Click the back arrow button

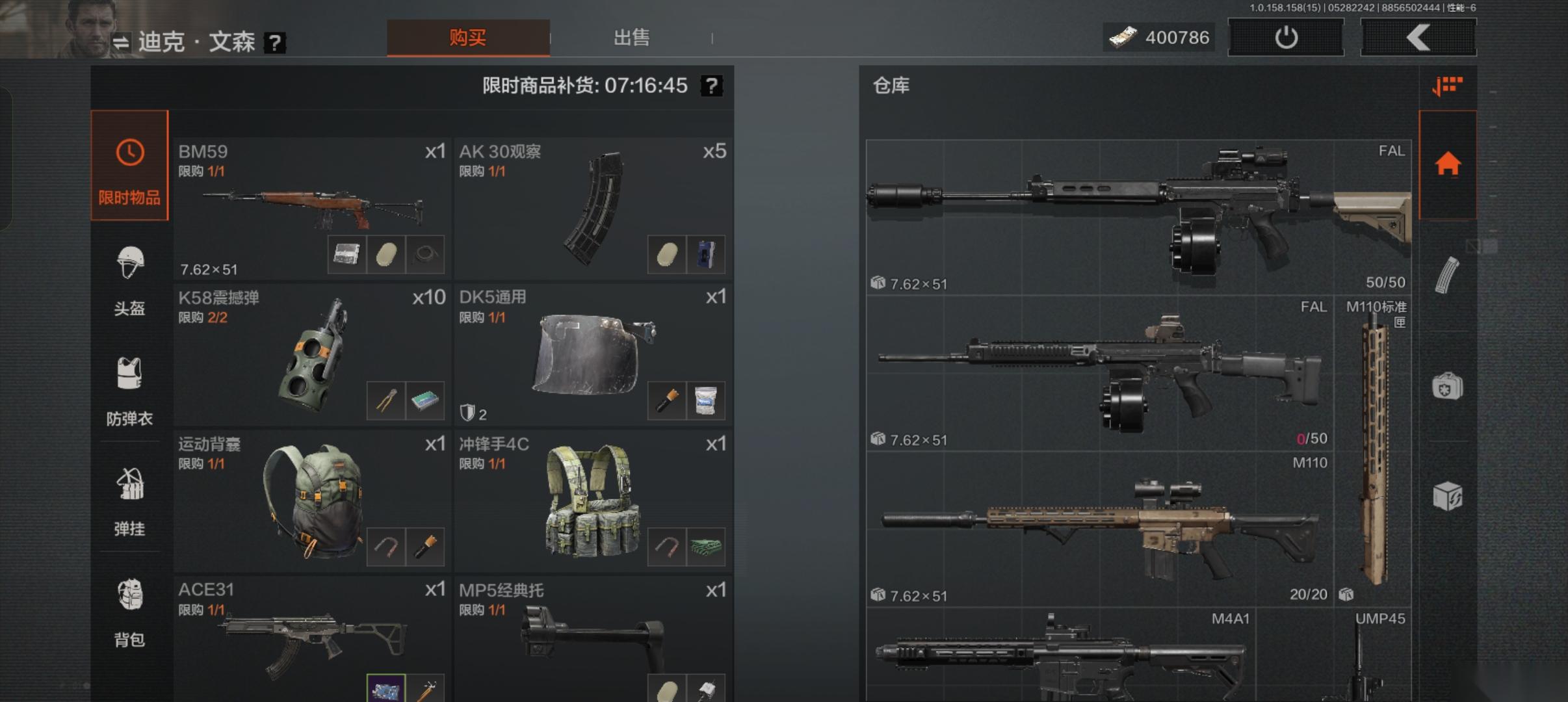tap(1418, 38)
